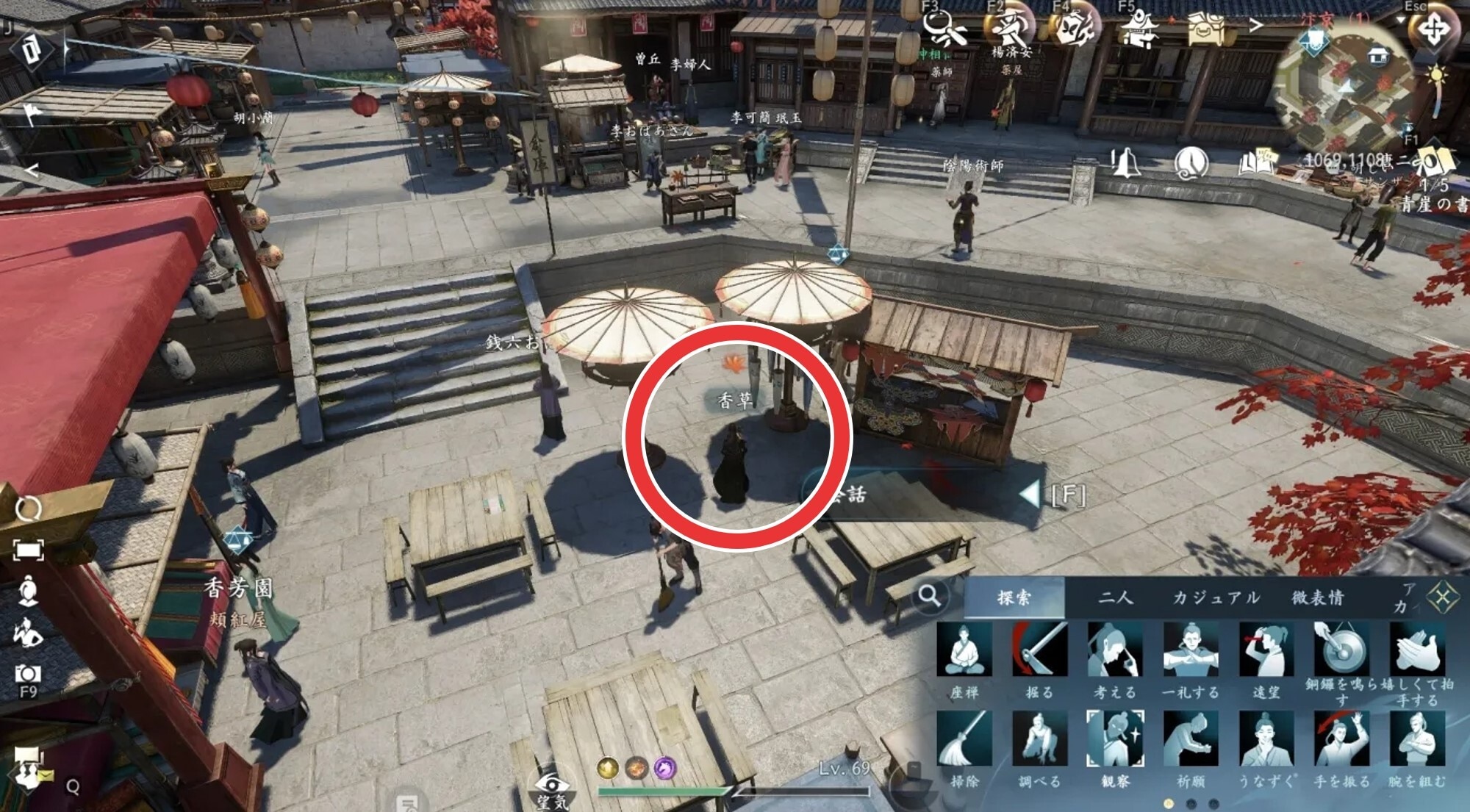The width and height of the screenshot is (1470, 812).
Task: Activate the 観察 observe emote
Action: pos(1114,739)
